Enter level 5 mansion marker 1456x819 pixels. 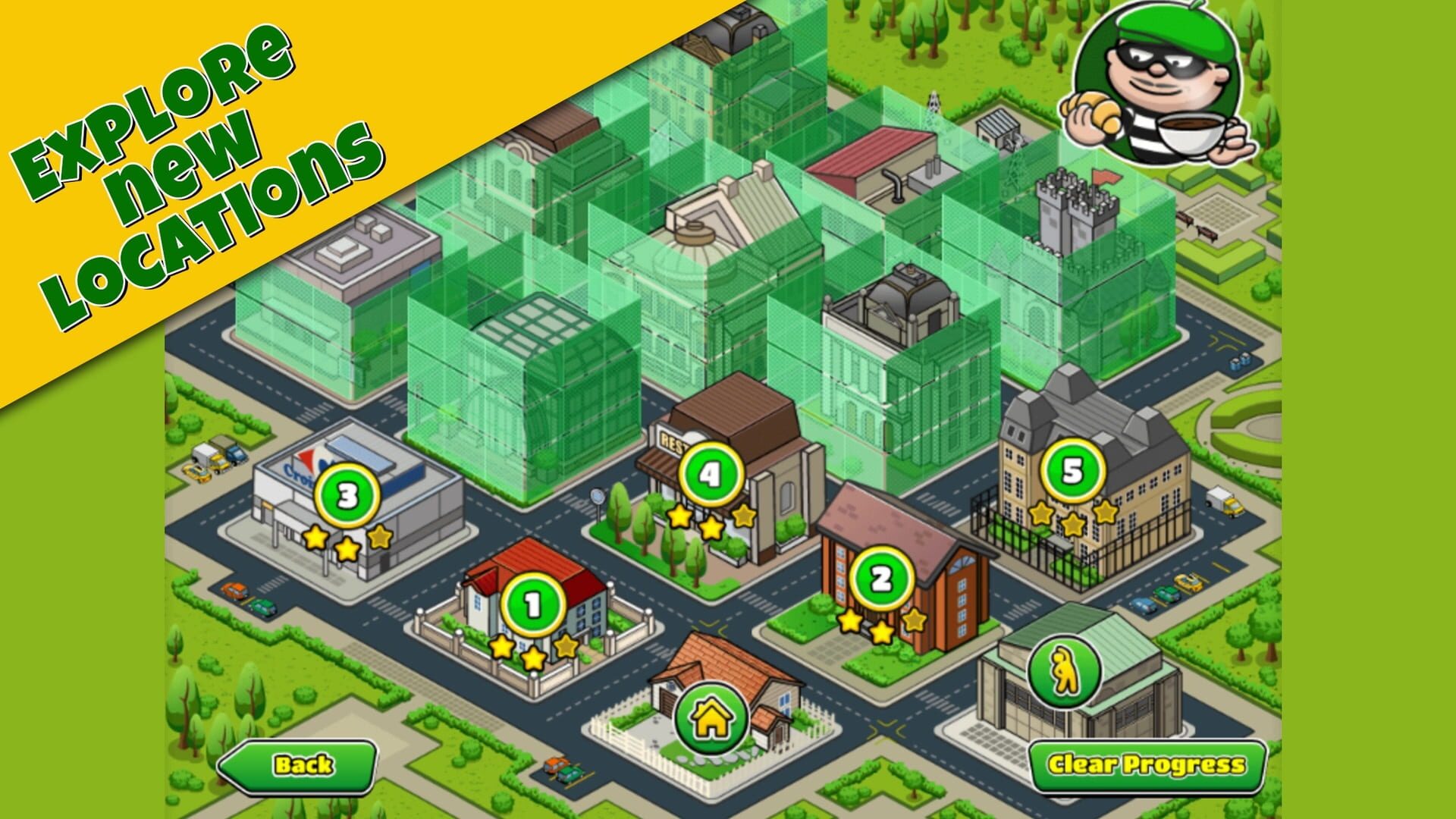coord(1072,471)
